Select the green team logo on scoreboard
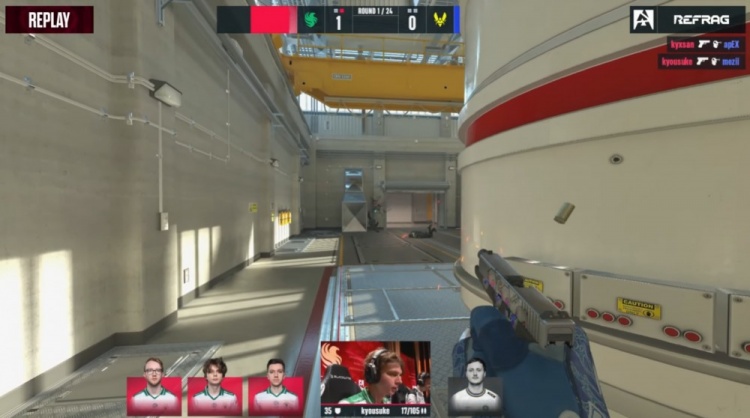This screenshot has height=418, width=750. click(312, 20)
